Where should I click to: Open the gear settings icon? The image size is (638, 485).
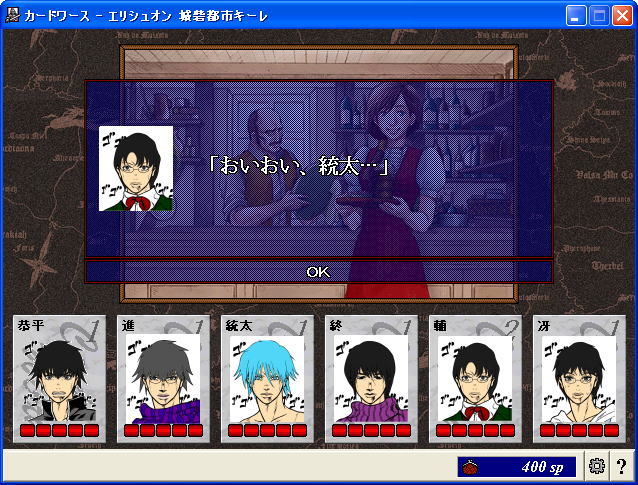(597, 466)
